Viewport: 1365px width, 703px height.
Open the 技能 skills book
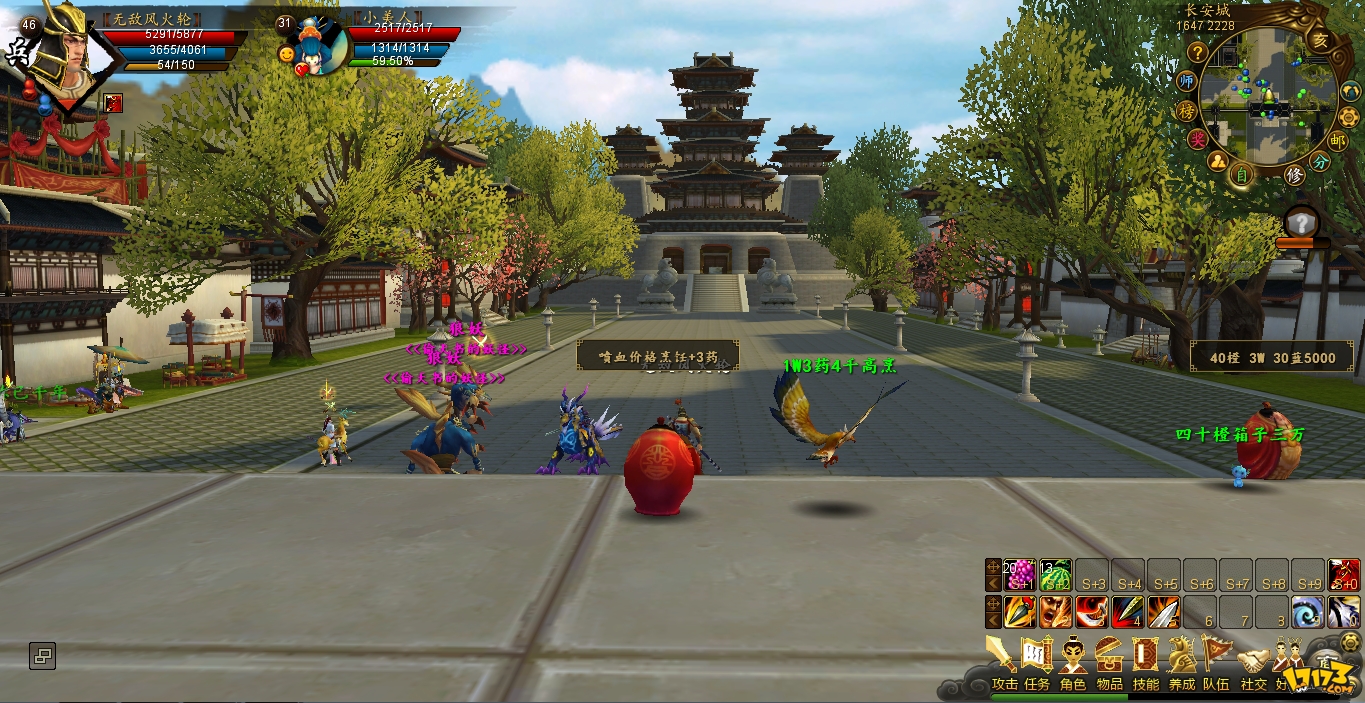coord(1145,659)
